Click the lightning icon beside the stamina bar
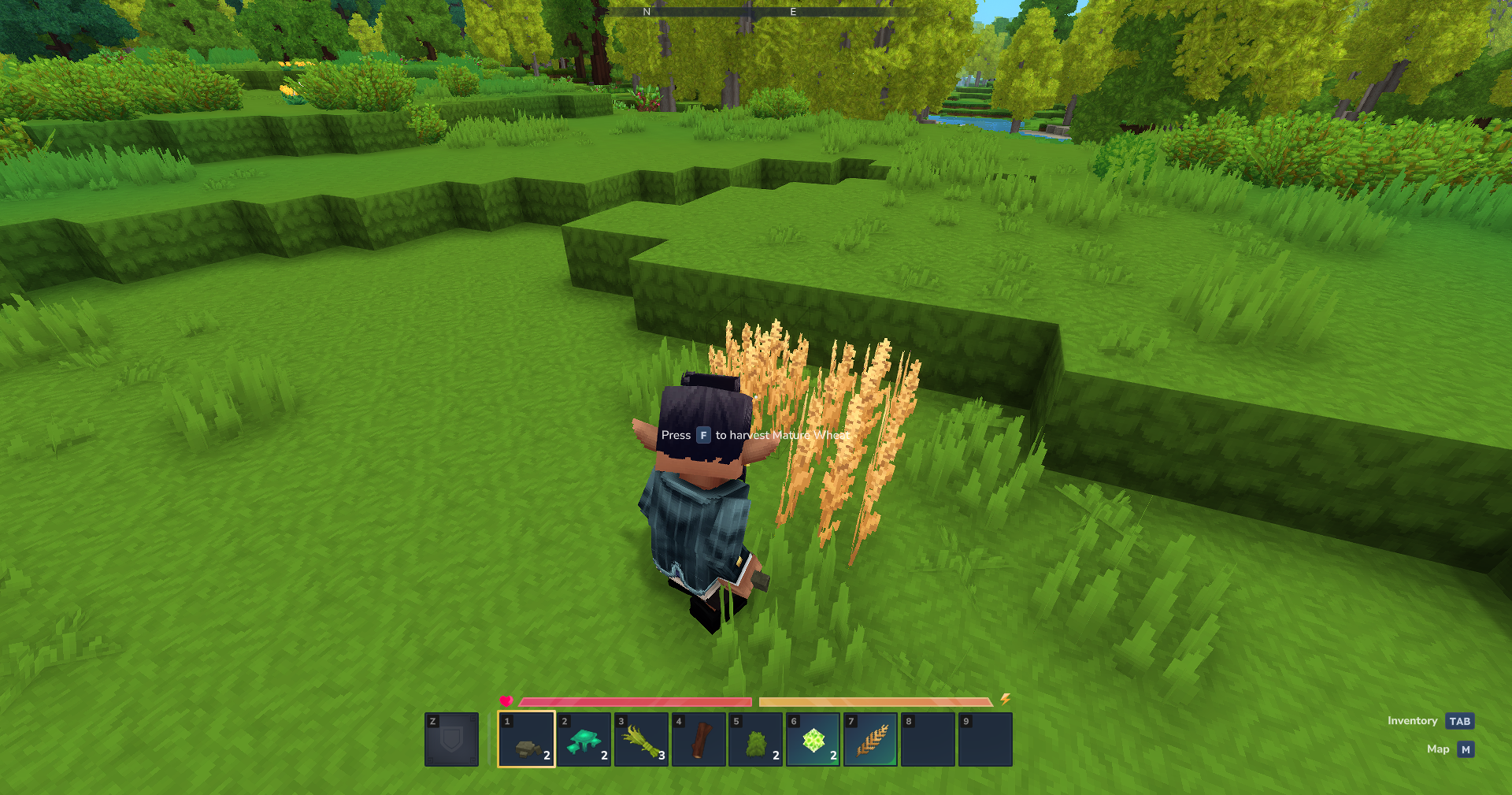Image resolution: width=1512 pixels, height=795 pixels. pos(1006,698)
